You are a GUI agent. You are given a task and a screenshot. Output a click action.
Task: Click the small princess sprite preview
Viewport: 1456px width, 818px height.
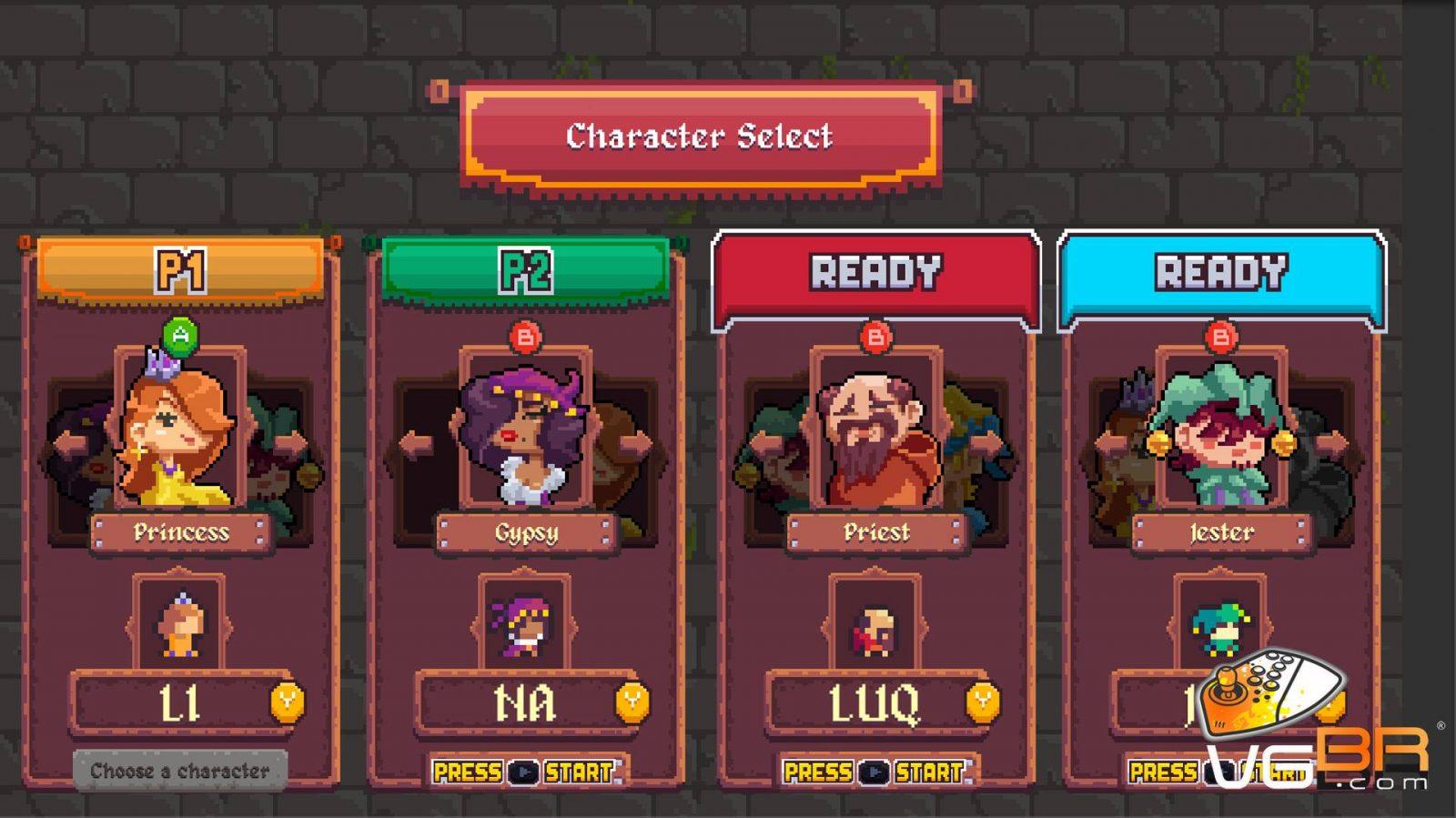(179, 626)
